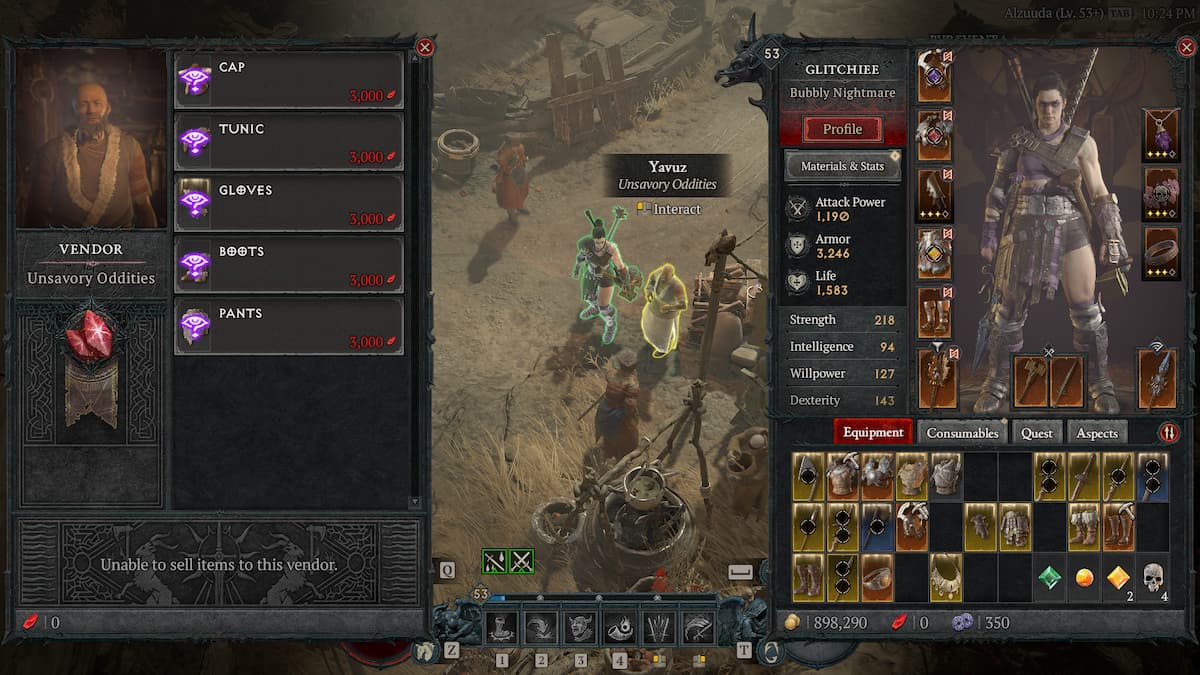
Task: View the Quest items tab
Action: pos(1036,433)
